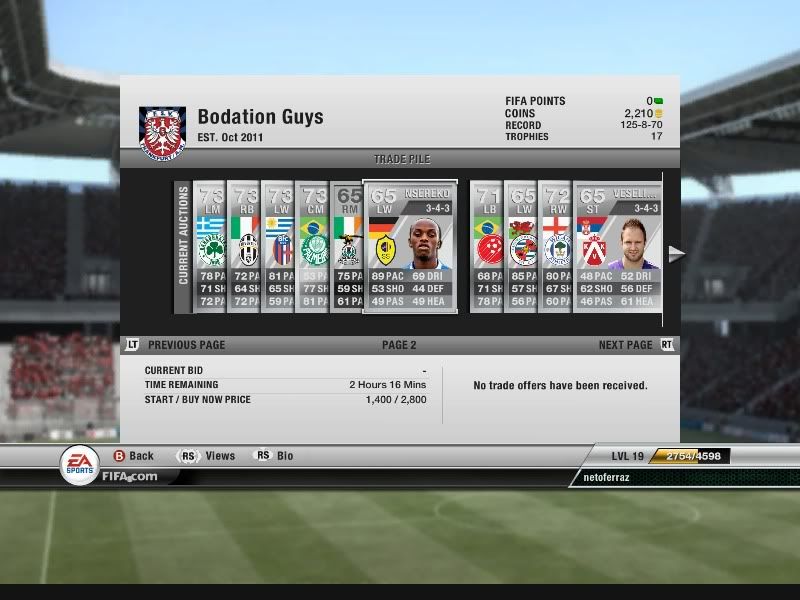Choose the 72 RW English player card
Viewport: 800px width, 600px height.
pos(555,247)
